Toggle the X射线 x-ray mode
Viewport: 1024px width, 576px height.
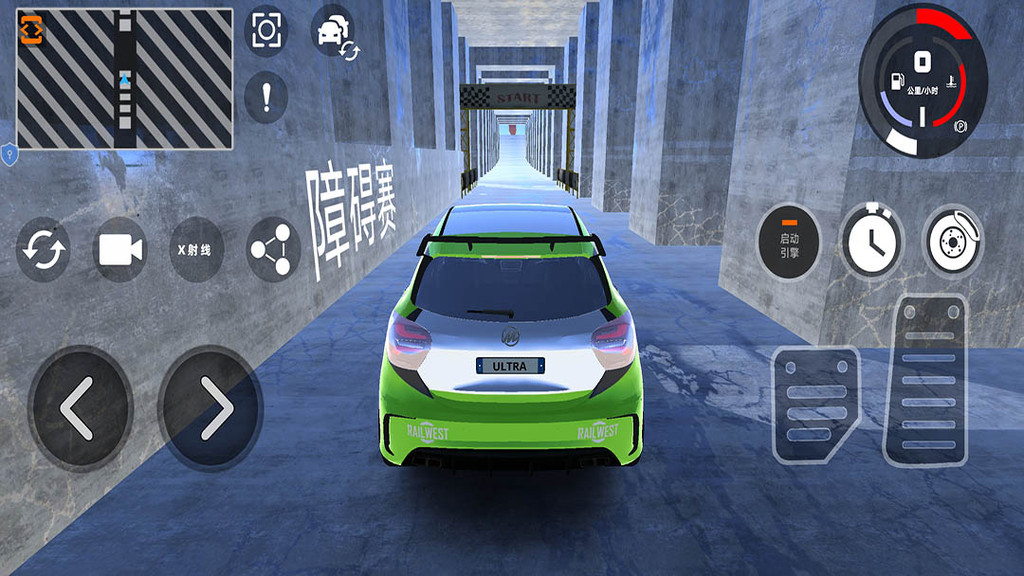[x=196, y=249]
